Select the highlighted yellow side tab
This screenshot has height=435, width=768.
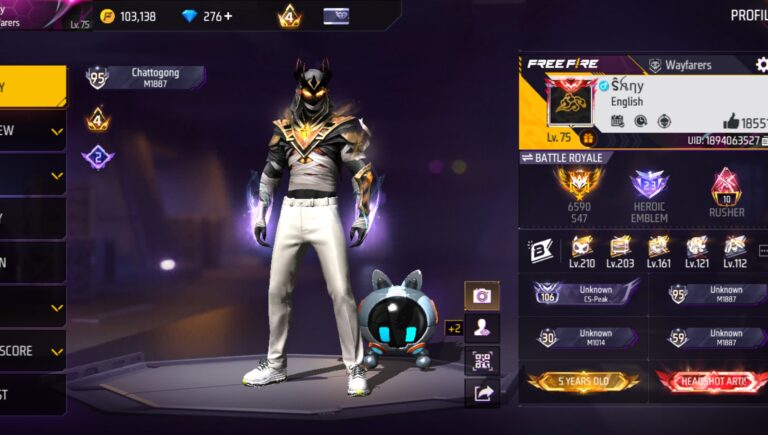click(x=32, y=86)
